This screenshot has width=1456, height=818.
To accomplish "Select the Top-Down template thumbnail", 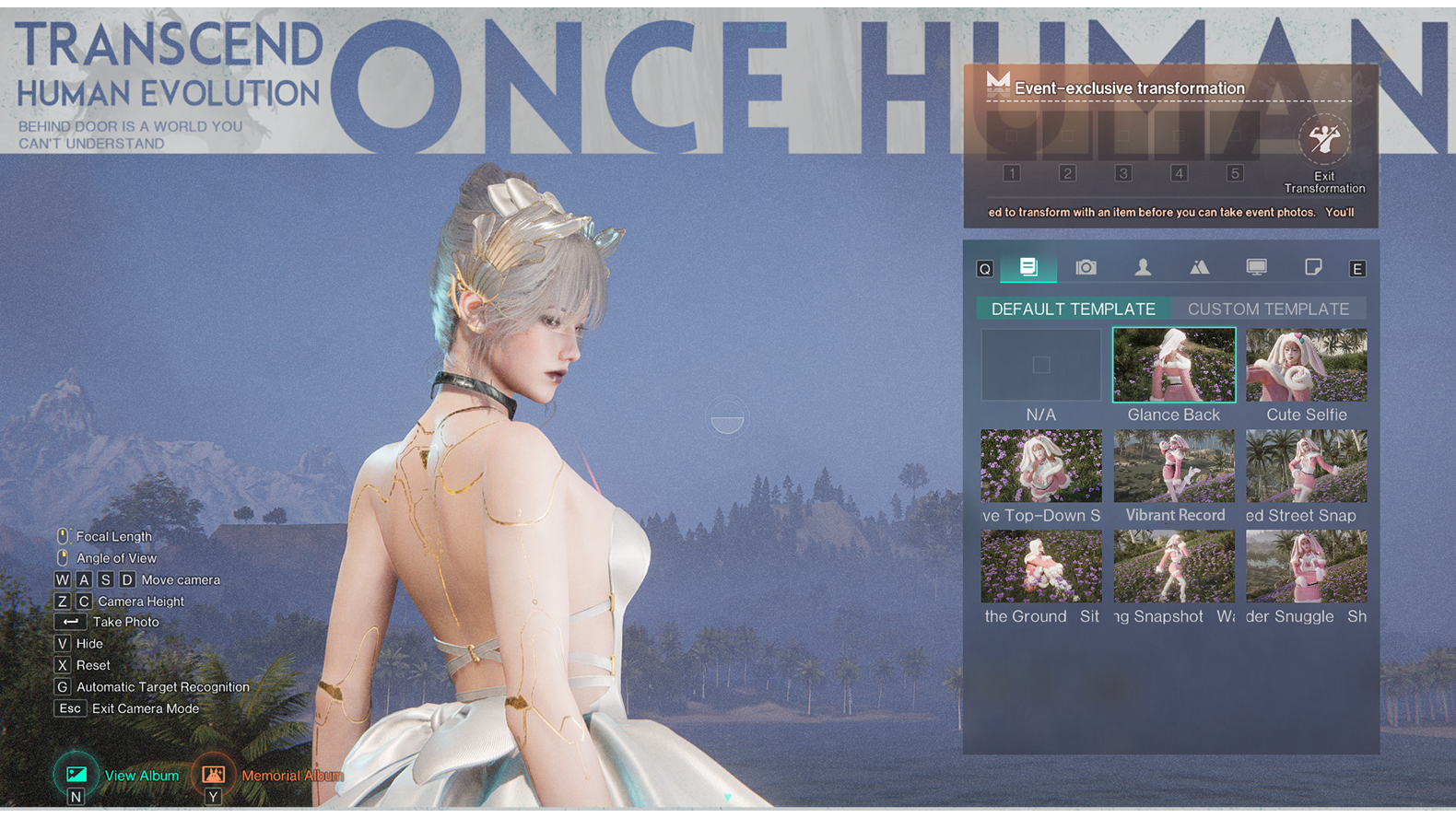I will 1040,466.
